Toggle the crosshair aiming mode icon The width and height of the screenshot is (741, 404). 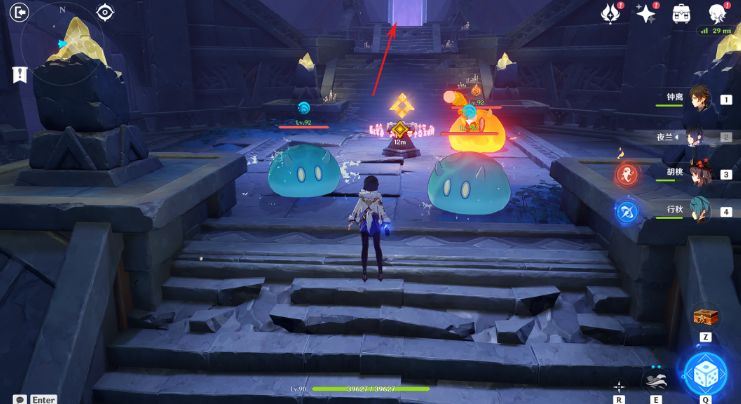point(619,386)
